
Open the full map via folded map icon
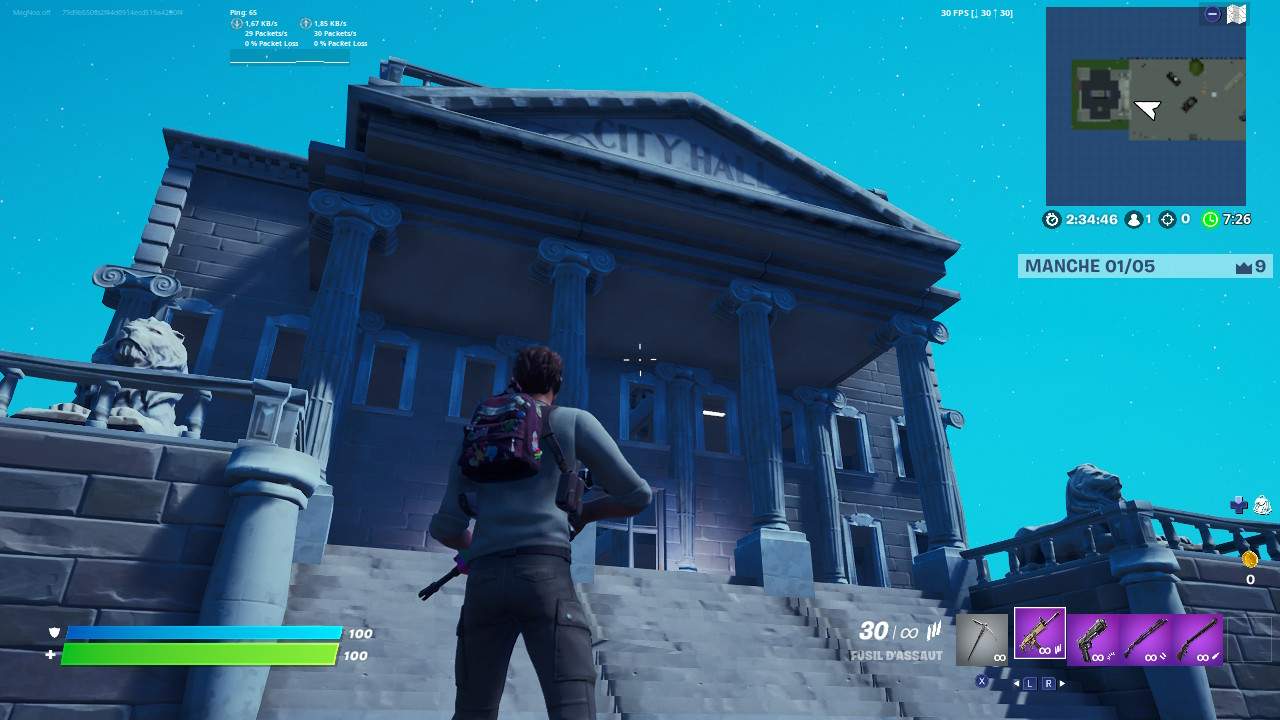tap(1237, 14)
